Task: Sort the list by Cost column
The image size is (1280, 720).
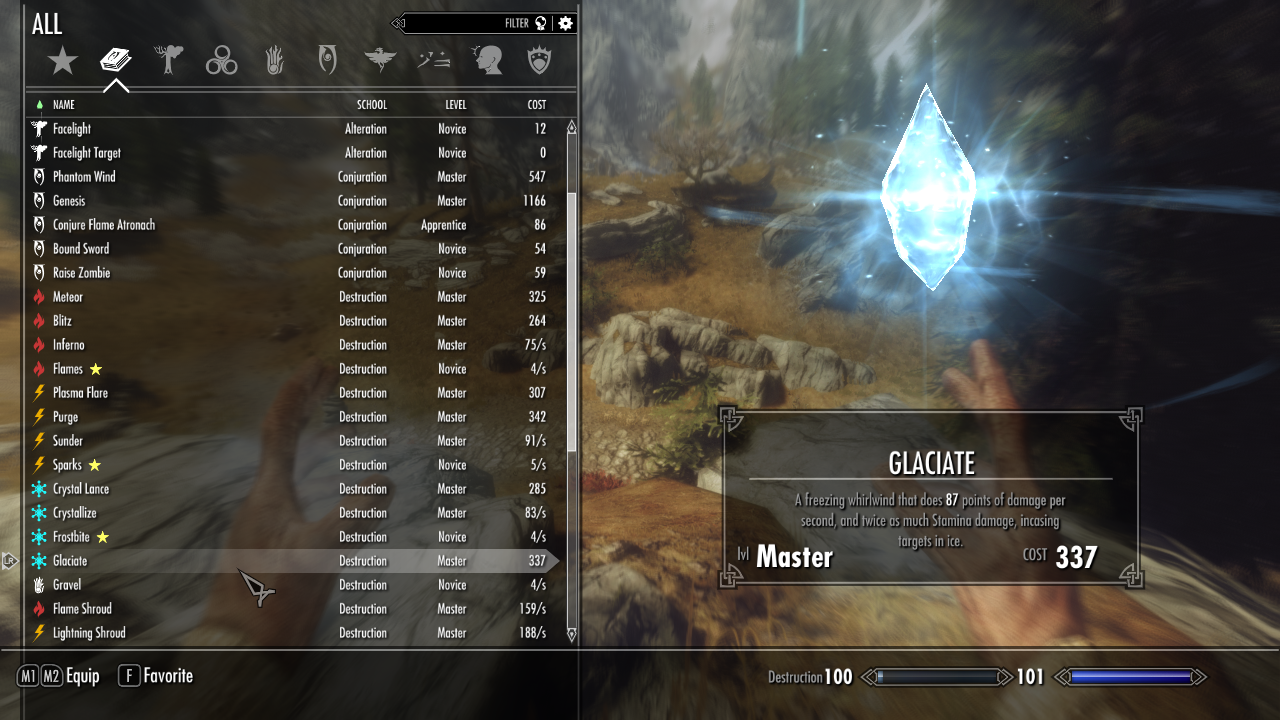Action: tap(536, 105)
